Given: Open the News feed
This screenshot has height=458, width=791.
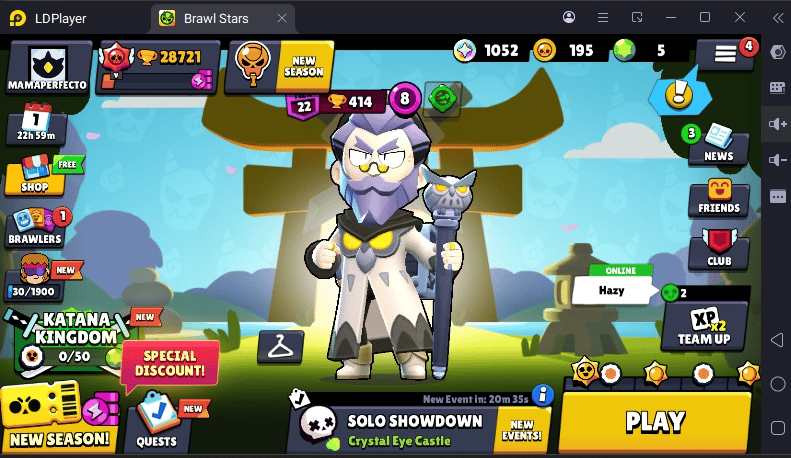Looking at the screenshot, I should 718,143.
